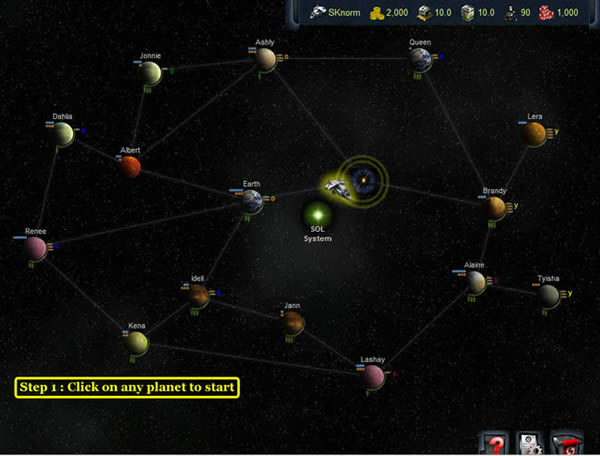This screenshot has height=456, width=600.
Task: Select the orange planet Lera
Action: 535,133
